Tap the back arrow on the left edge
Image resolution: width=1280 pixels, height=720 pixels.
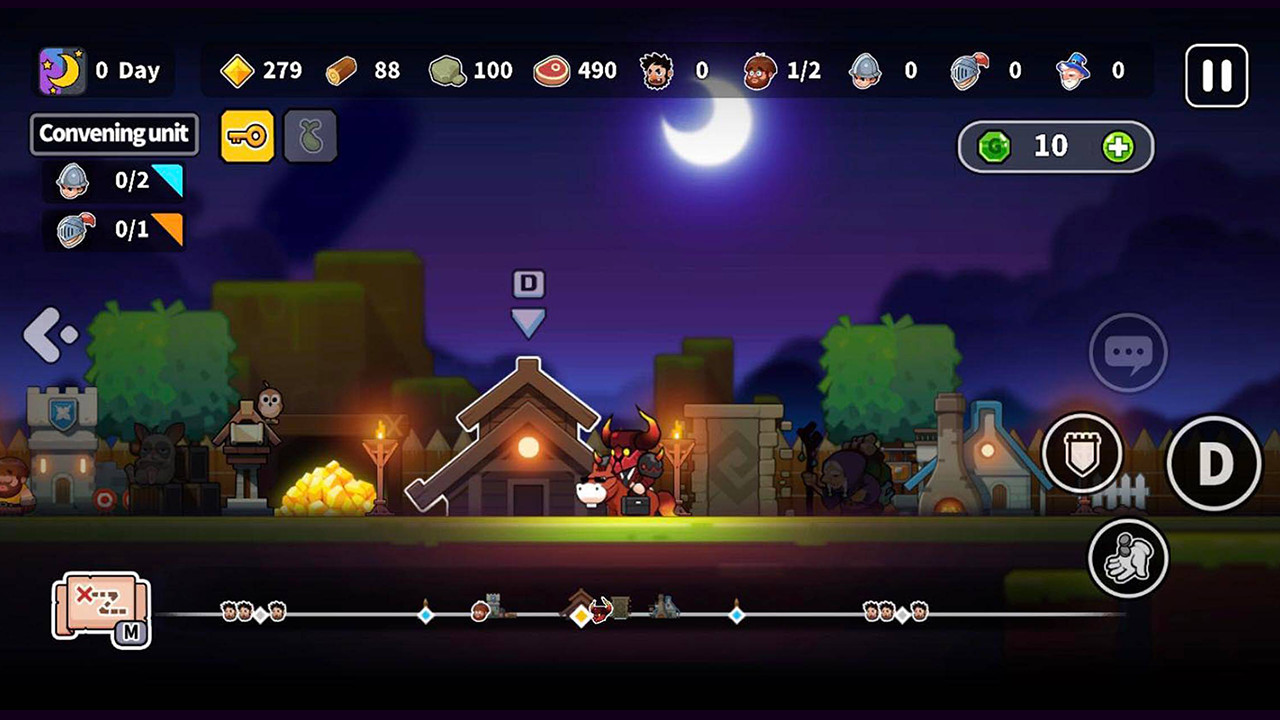click(x=47, y=335)
